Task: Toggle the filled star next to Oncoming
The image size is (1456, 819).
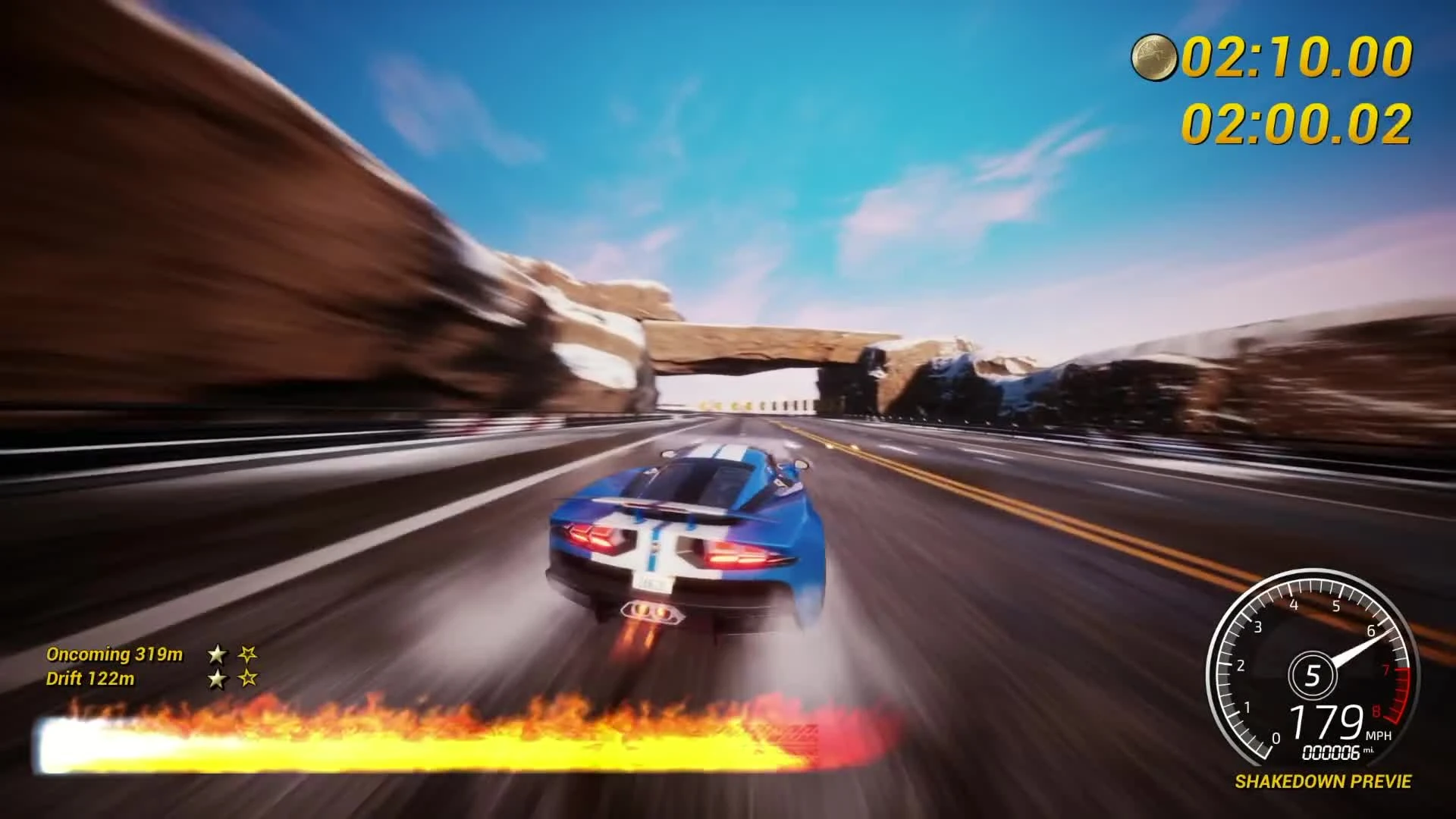Action: point(217,653)
